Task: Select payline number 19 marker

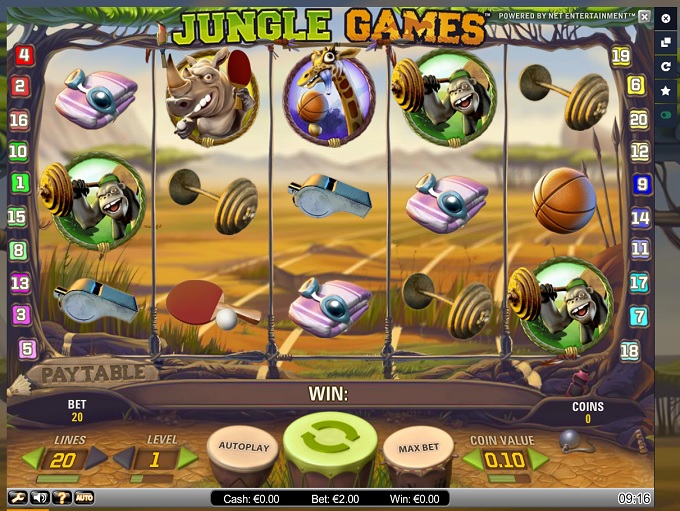Action: click(621, 56)
